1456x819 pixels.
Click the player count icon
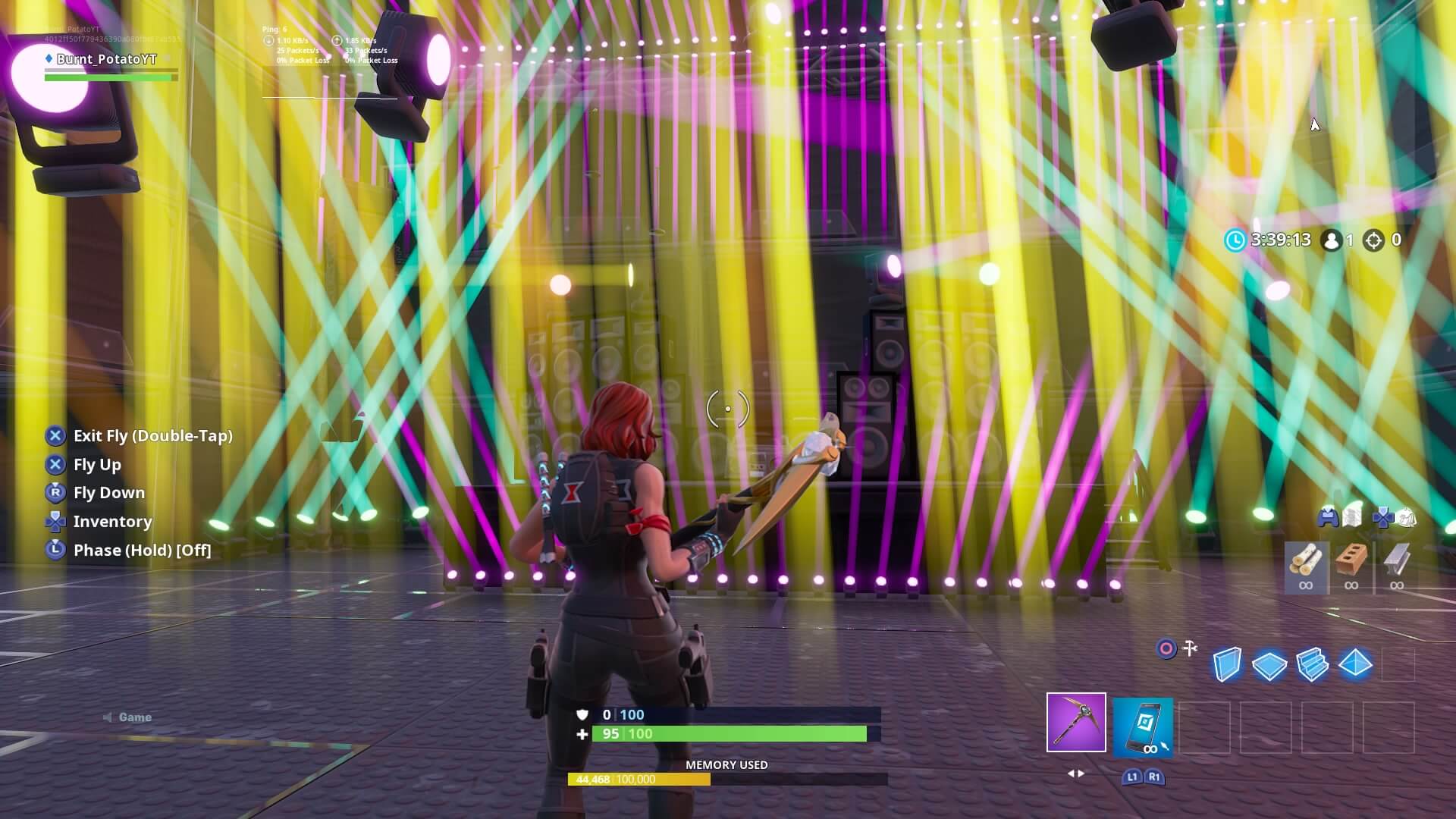click(x=1332, y=240)
